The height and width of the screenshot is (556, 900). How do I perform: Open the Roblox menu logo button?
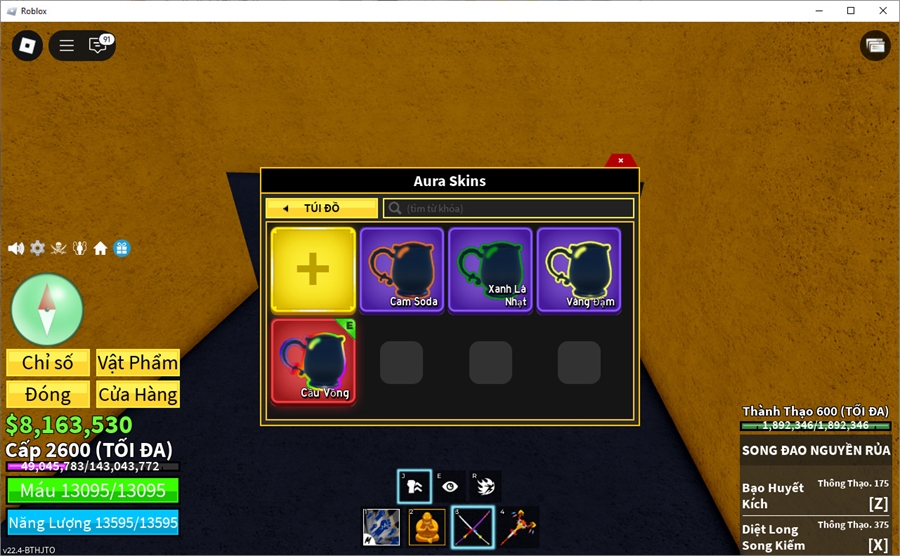click(27, 45)
